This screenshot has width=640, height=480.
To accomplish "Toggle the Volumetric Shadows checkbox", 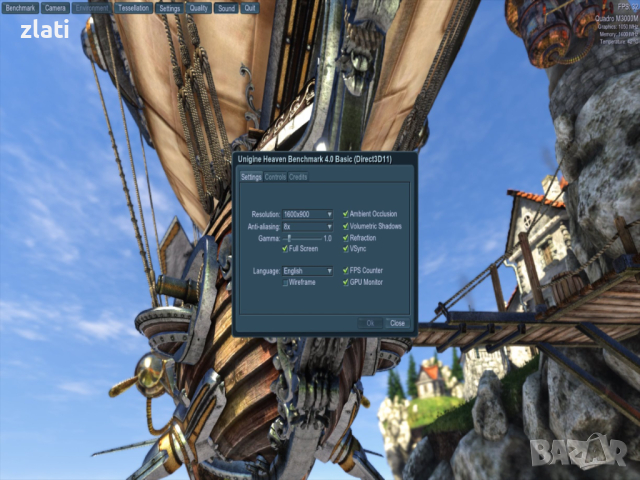I will coord(346,226).
